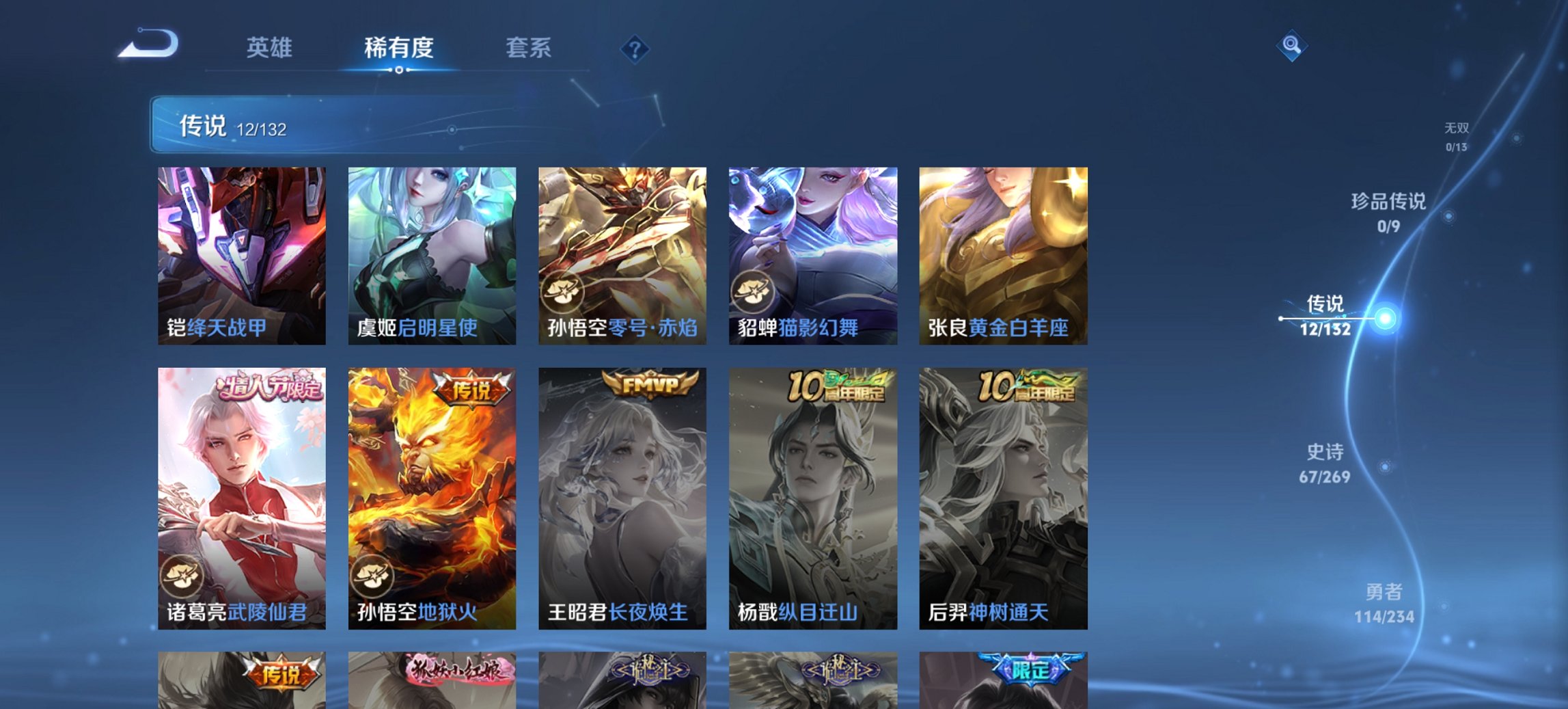Click the help question mark icon
This screenshot has width=1568, height=709.
click(635, 48)
